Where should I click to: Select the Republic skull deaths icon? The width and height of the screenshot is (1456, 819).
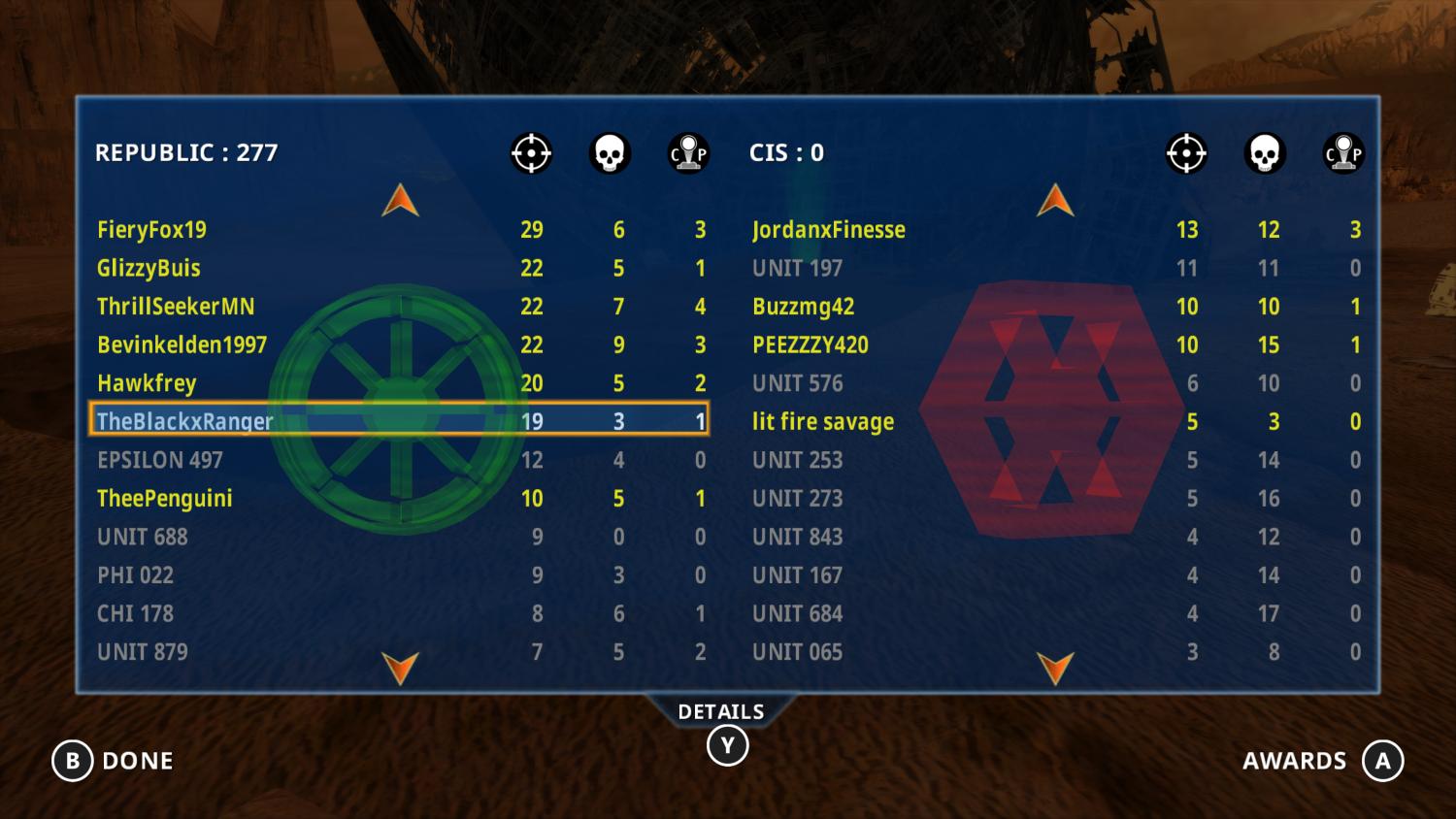click(610, 152)
